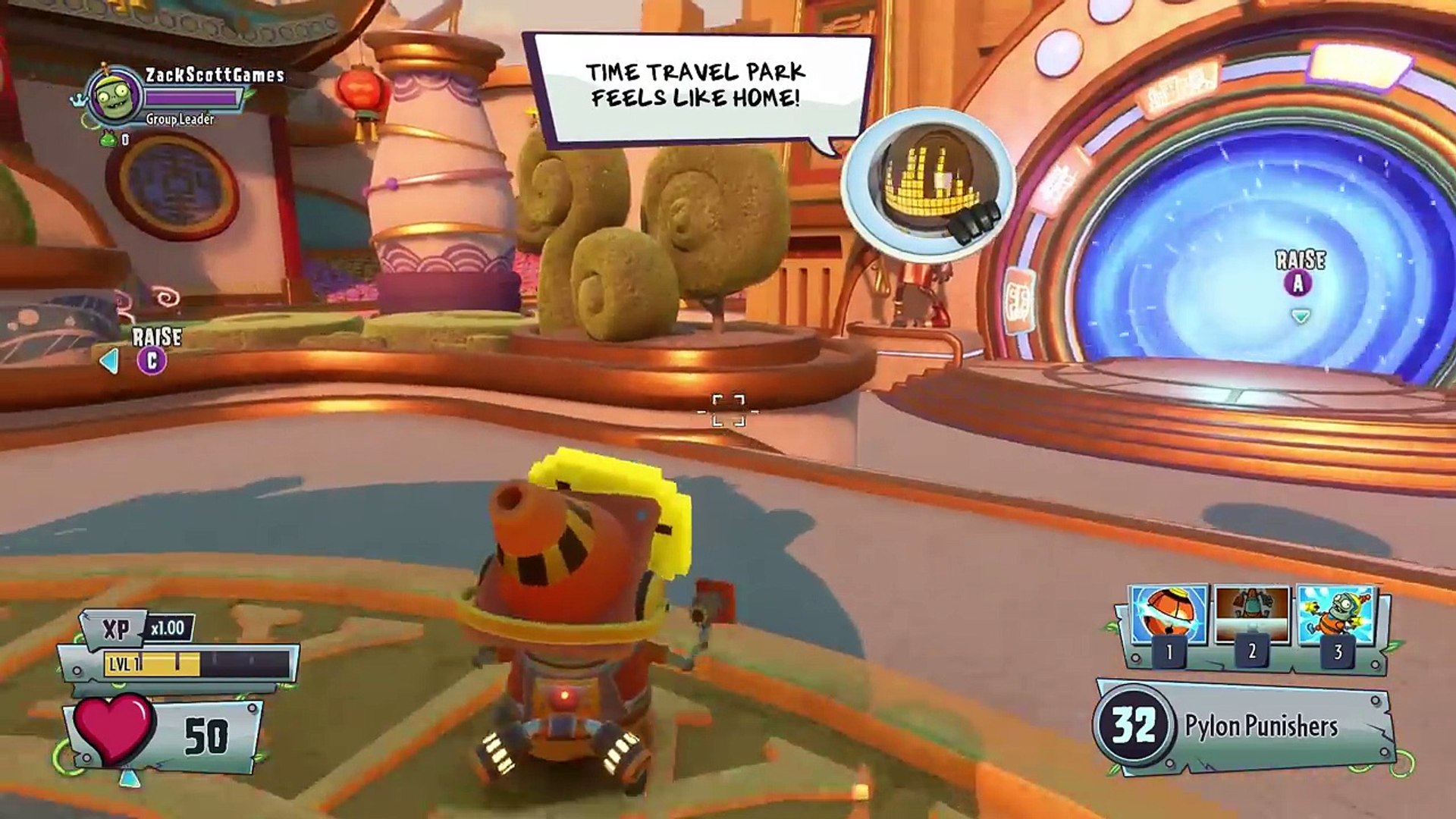Click the speaker portrait beside the speech bubble
The image size is (1456, 819).
[x=928, y=185]
